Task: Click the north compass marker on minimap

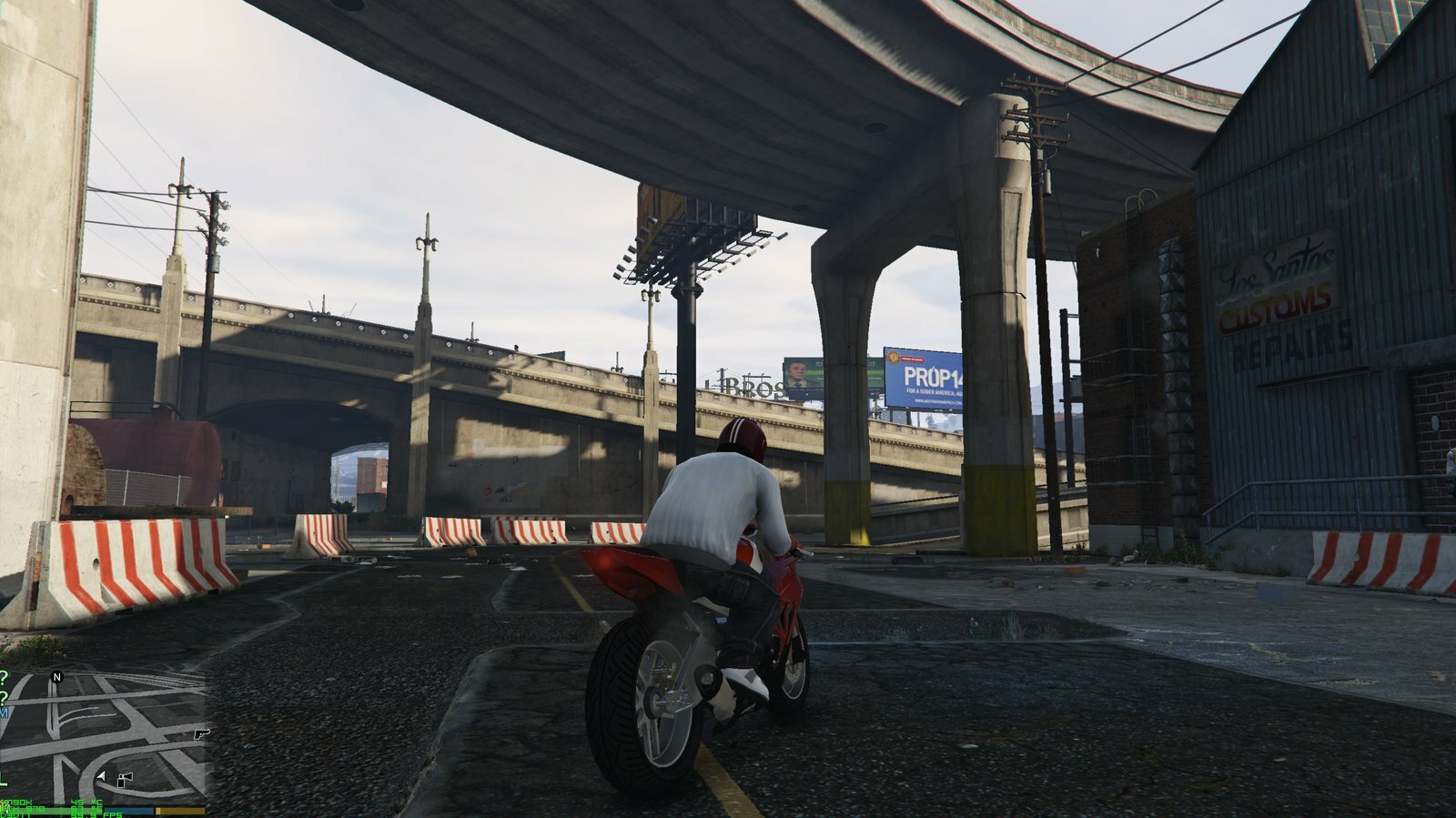Action: point(57,677)
